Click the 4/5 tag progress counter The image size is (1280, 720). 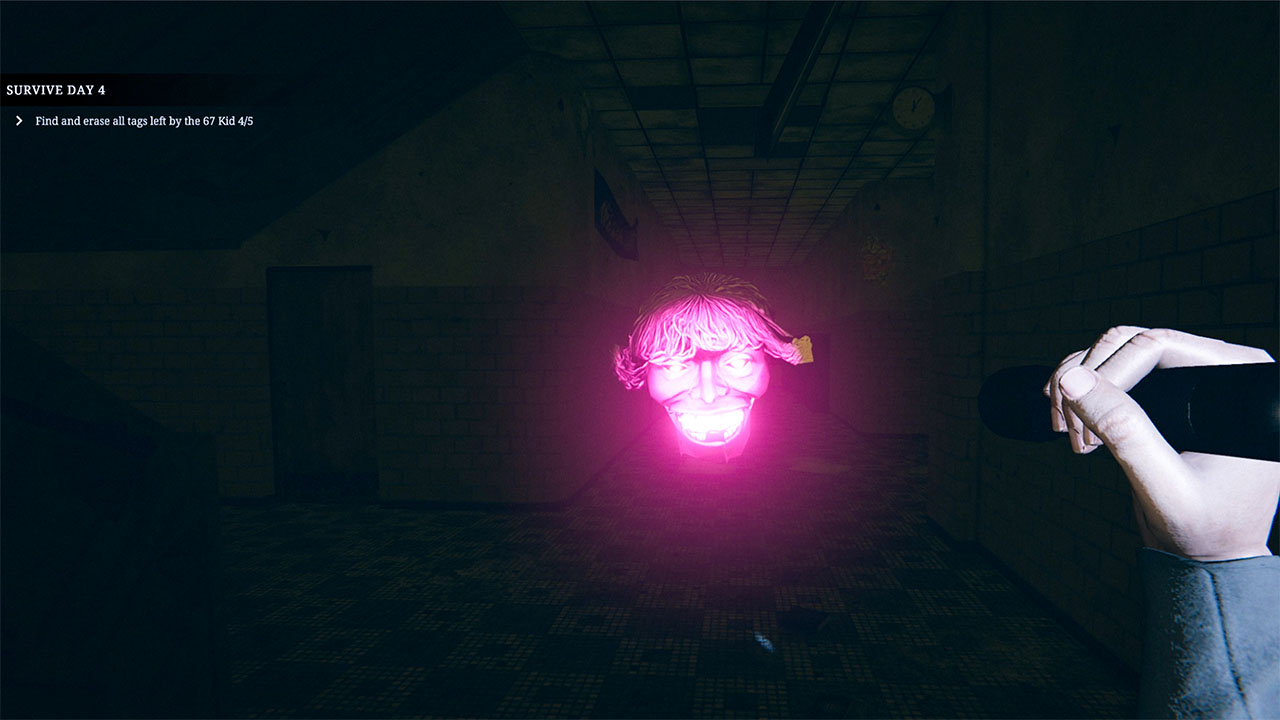pos(247,120)
